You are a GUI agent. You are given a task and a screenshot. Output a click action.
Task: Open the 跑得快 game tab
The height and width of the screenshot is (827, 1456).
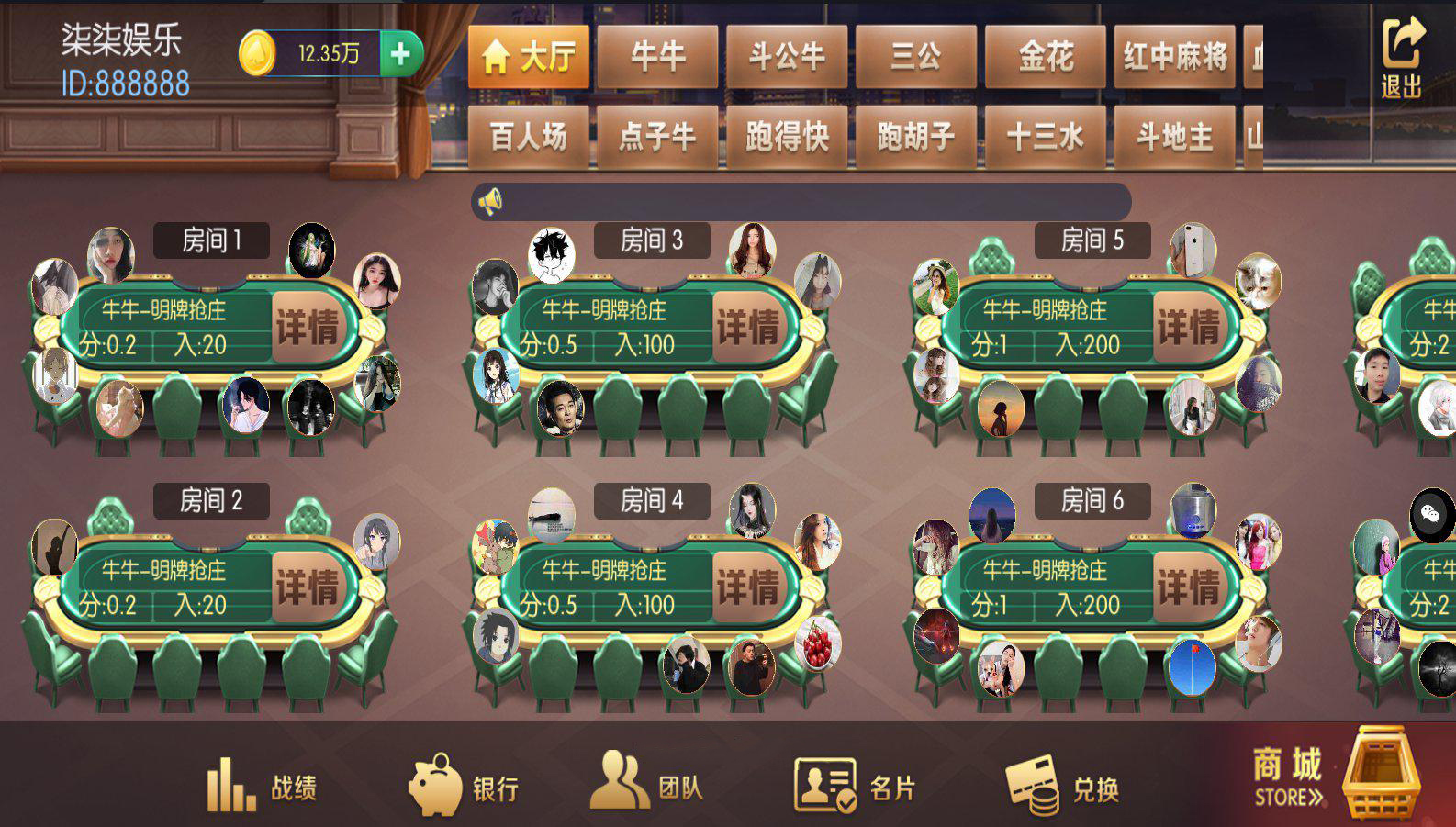click(x=786, y=136)
